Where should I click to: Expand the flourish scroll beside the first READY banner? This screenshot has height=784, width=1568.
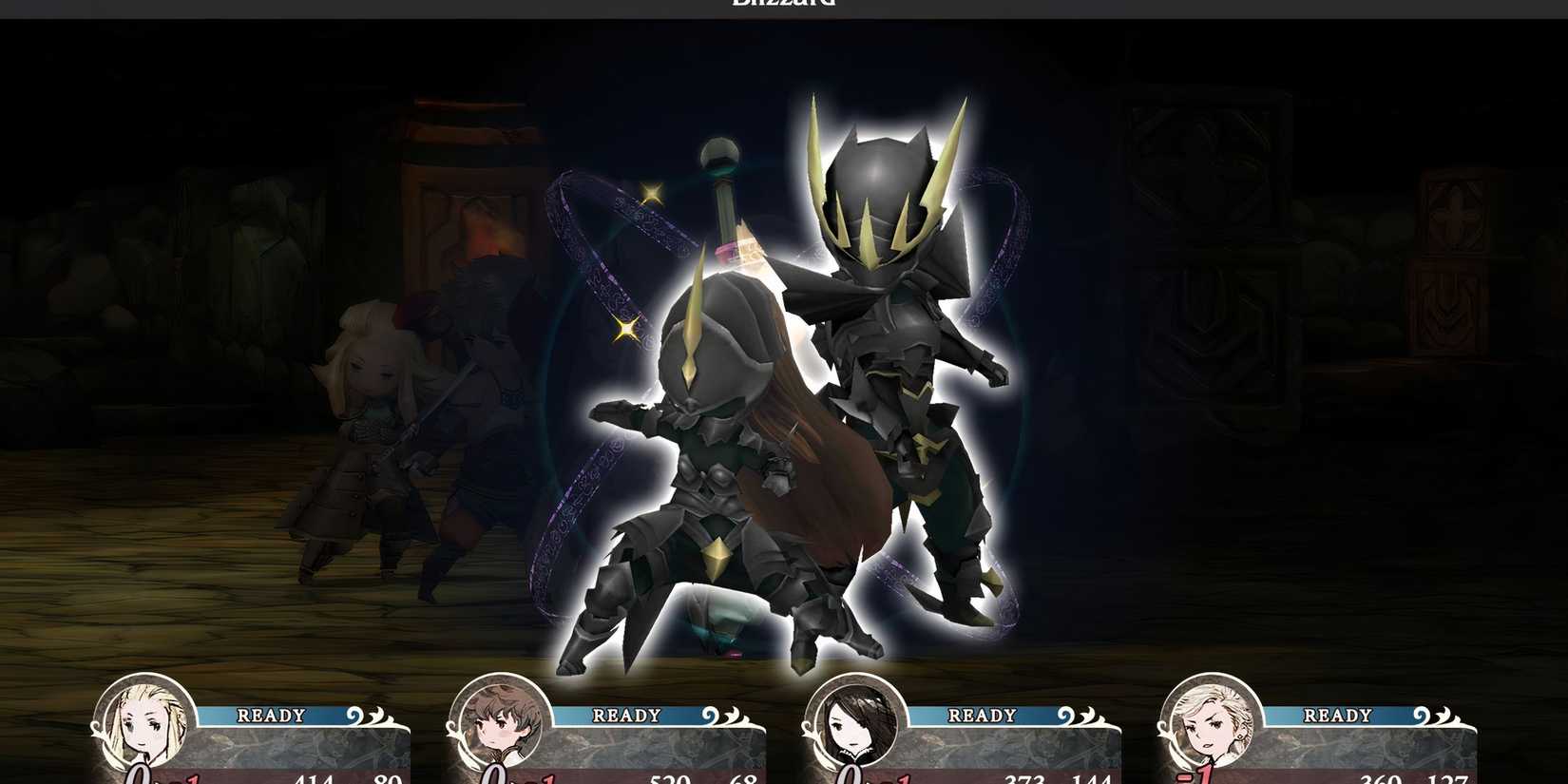click(x=354, y=715)
